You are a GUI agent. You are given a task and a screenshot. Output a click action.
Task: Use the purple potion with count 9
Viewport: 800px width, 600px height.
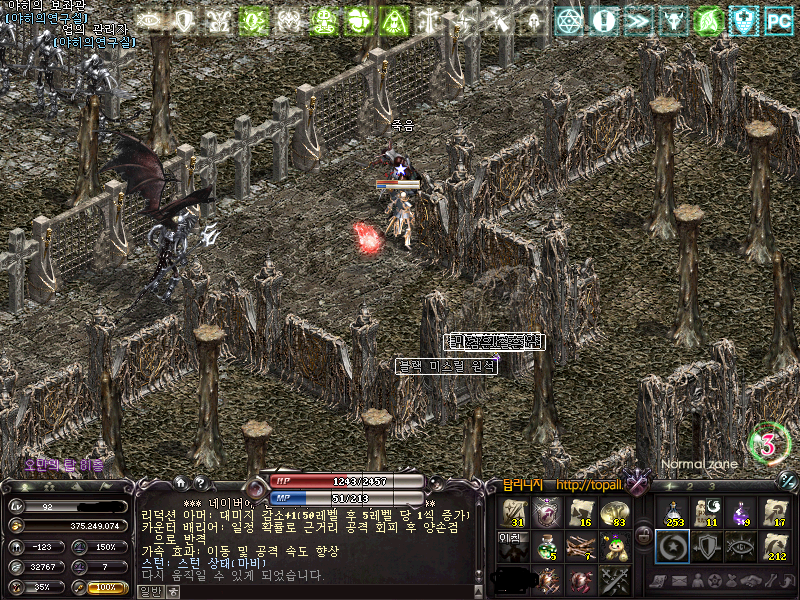point(741,513)
